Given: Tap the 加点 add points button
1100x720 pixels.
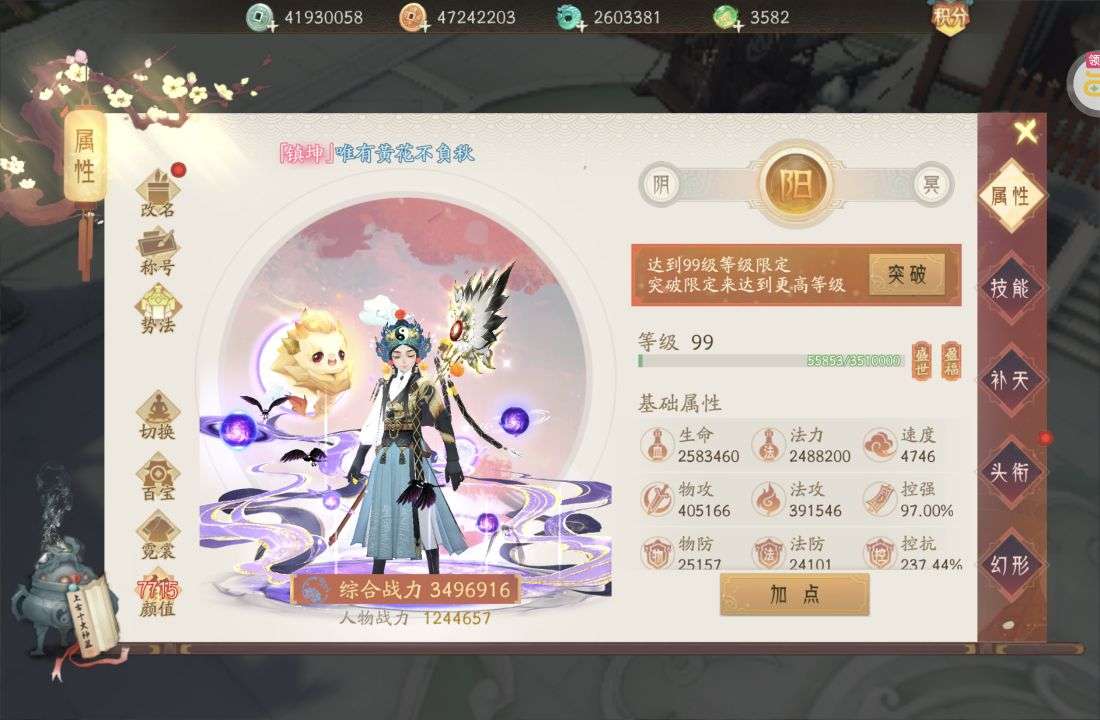Looking at the screenshot, I should 795,594.
